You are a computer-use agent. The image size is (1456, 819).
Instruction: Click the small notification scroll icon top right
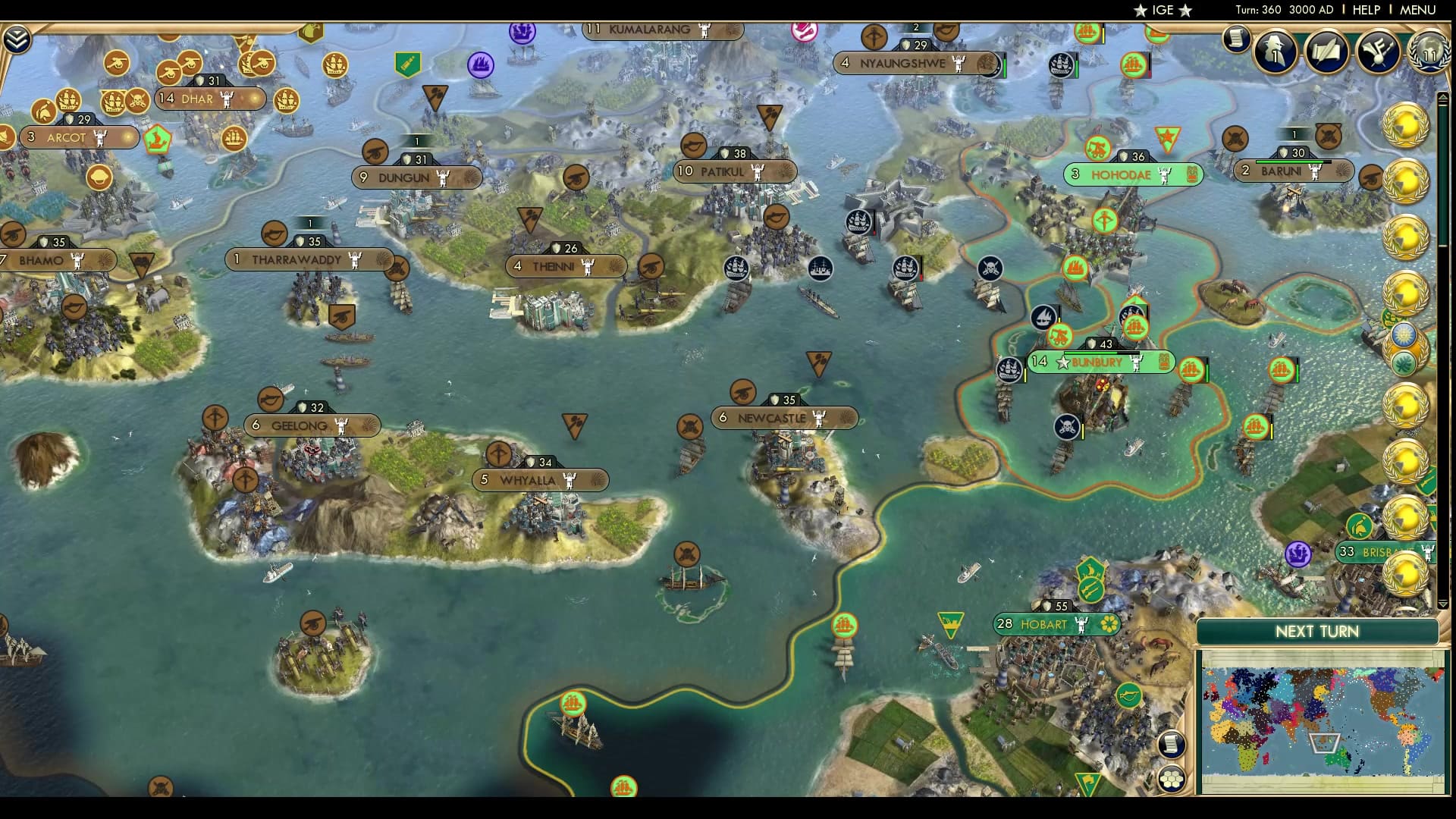pyautogui.click(x=1238, y=39)
